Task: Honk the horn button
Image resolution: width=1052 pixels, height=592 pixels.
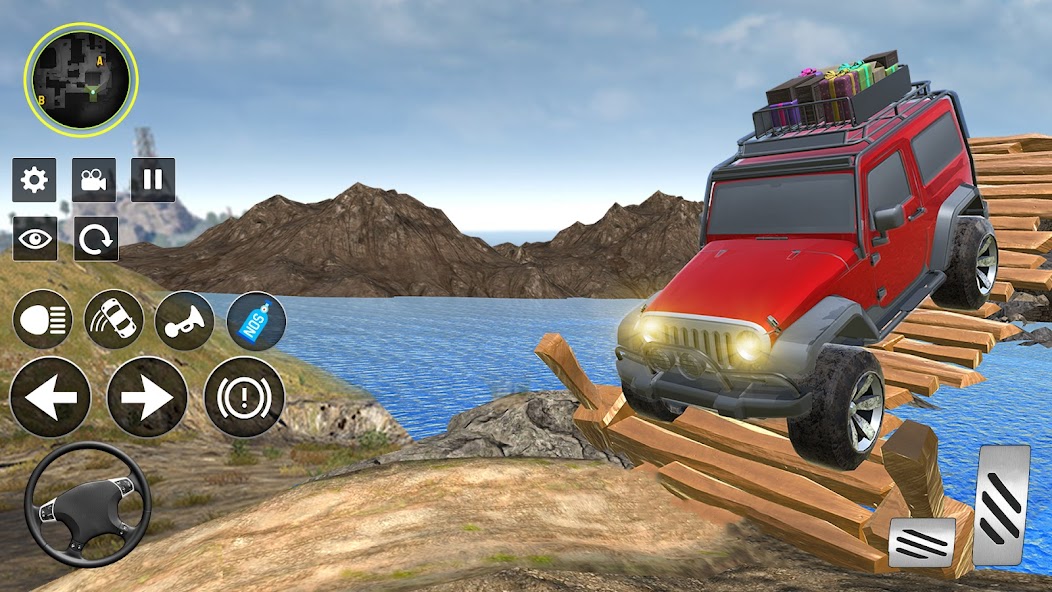Action: 184,320
